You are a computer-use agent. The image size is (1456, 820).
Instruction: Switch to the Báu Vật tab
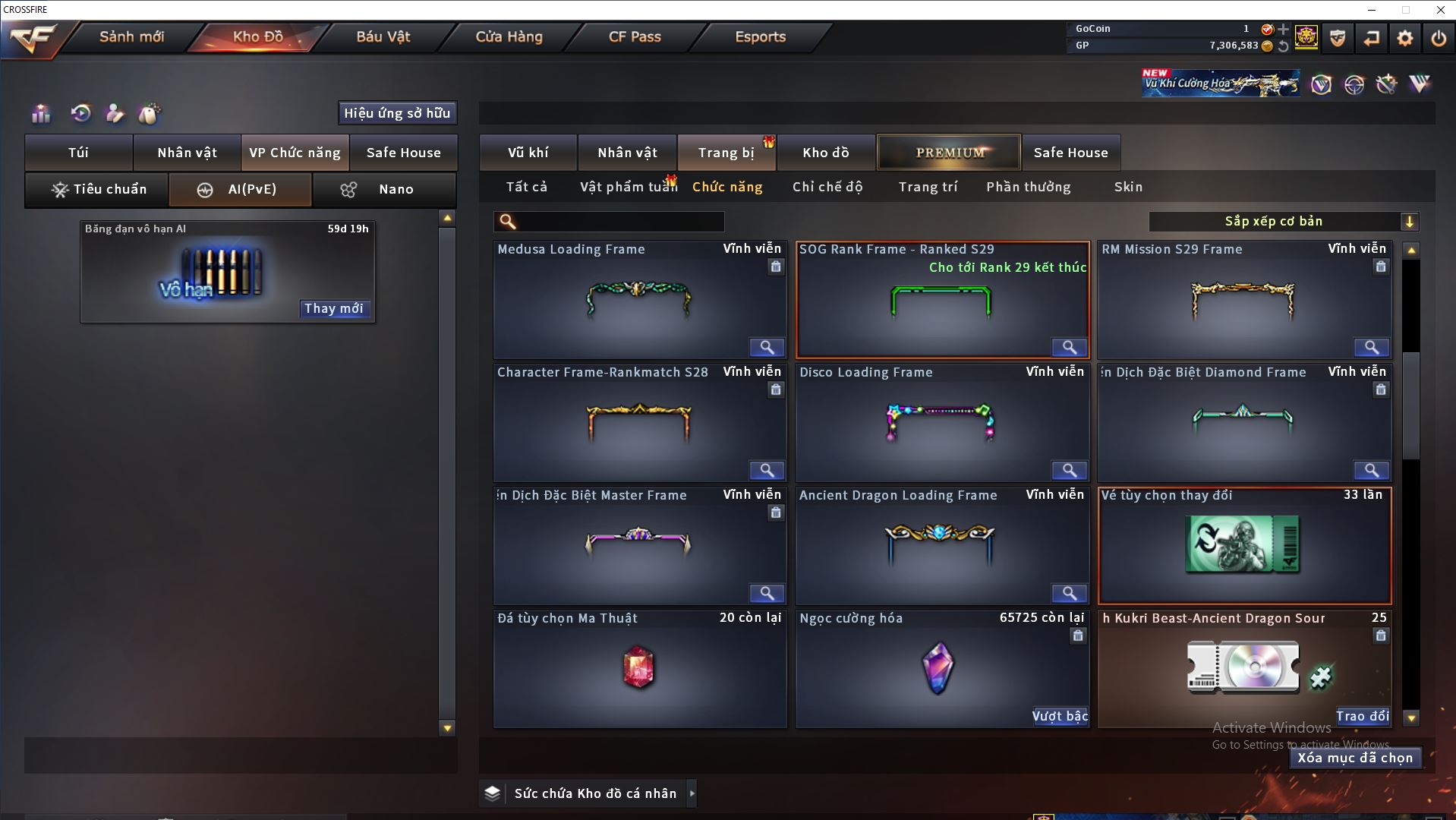coord(383,36)
